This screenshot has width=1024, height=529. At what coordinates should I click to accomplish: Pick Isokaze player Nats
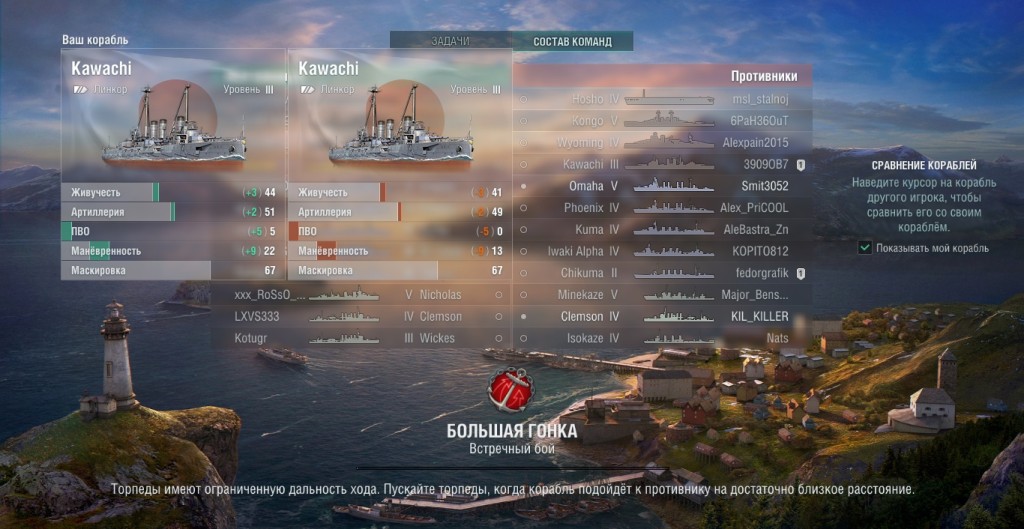tap(662, 338)
